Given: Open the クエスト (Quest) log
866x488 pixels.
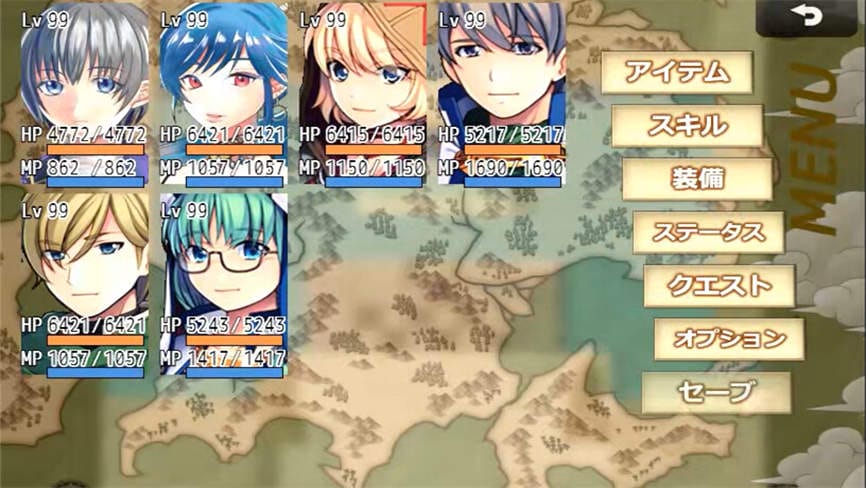Looking at the screenshot, I should click(719, 286).
